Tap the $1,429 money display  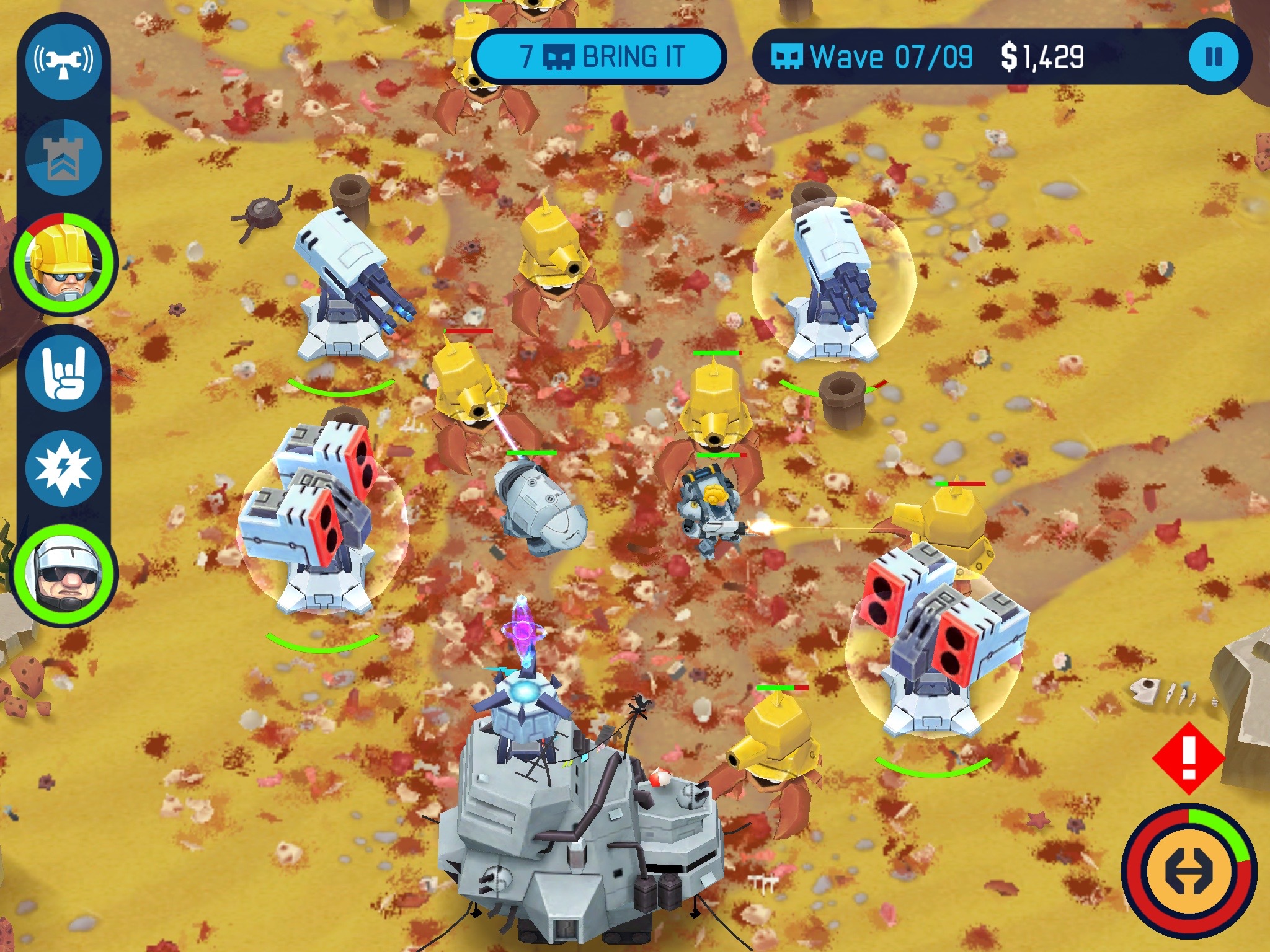tap(1042, 57)
